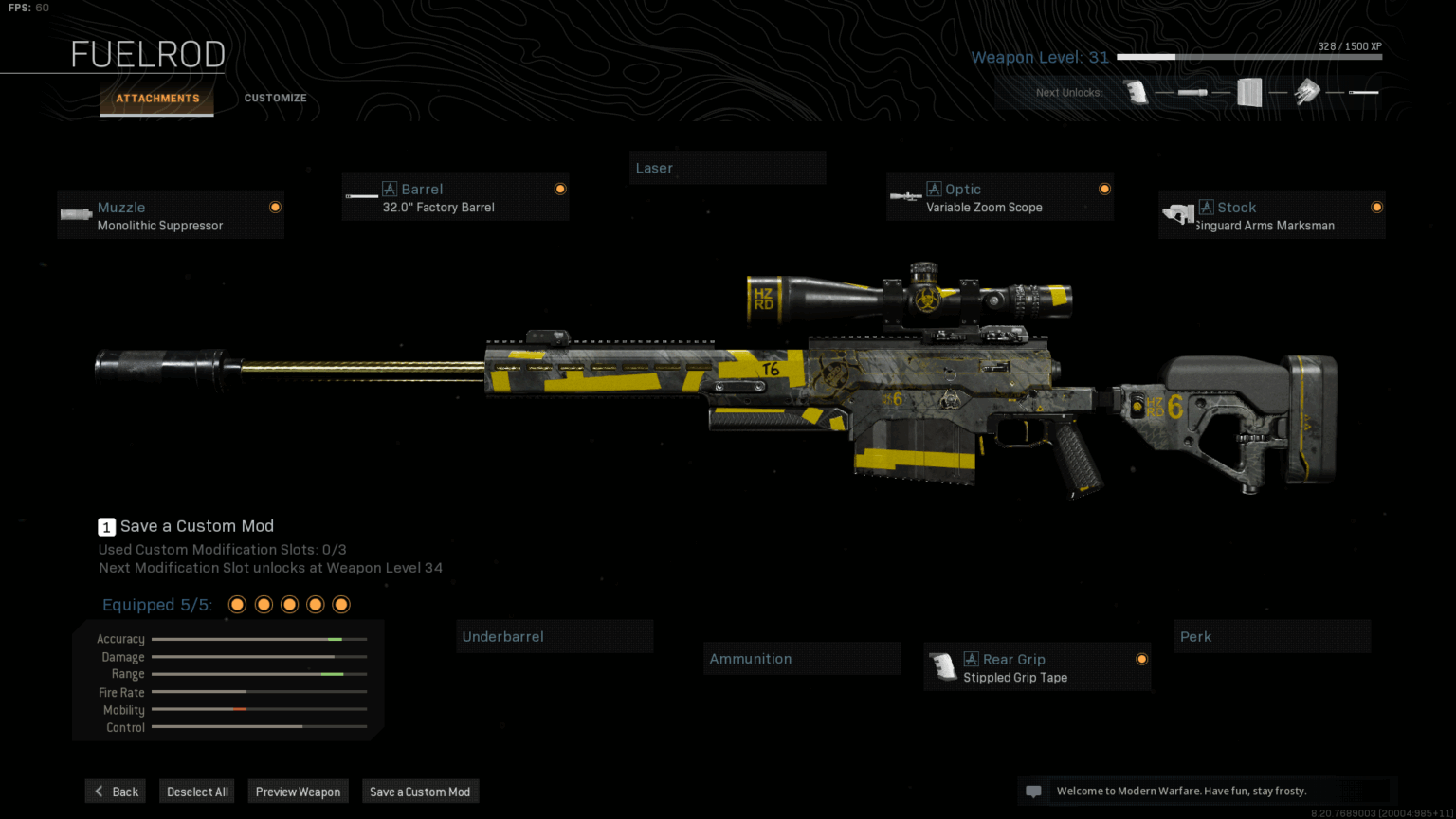Select the Attachments tab
Viewport: 1456px width, 819px height.
[x=157, y=98]
